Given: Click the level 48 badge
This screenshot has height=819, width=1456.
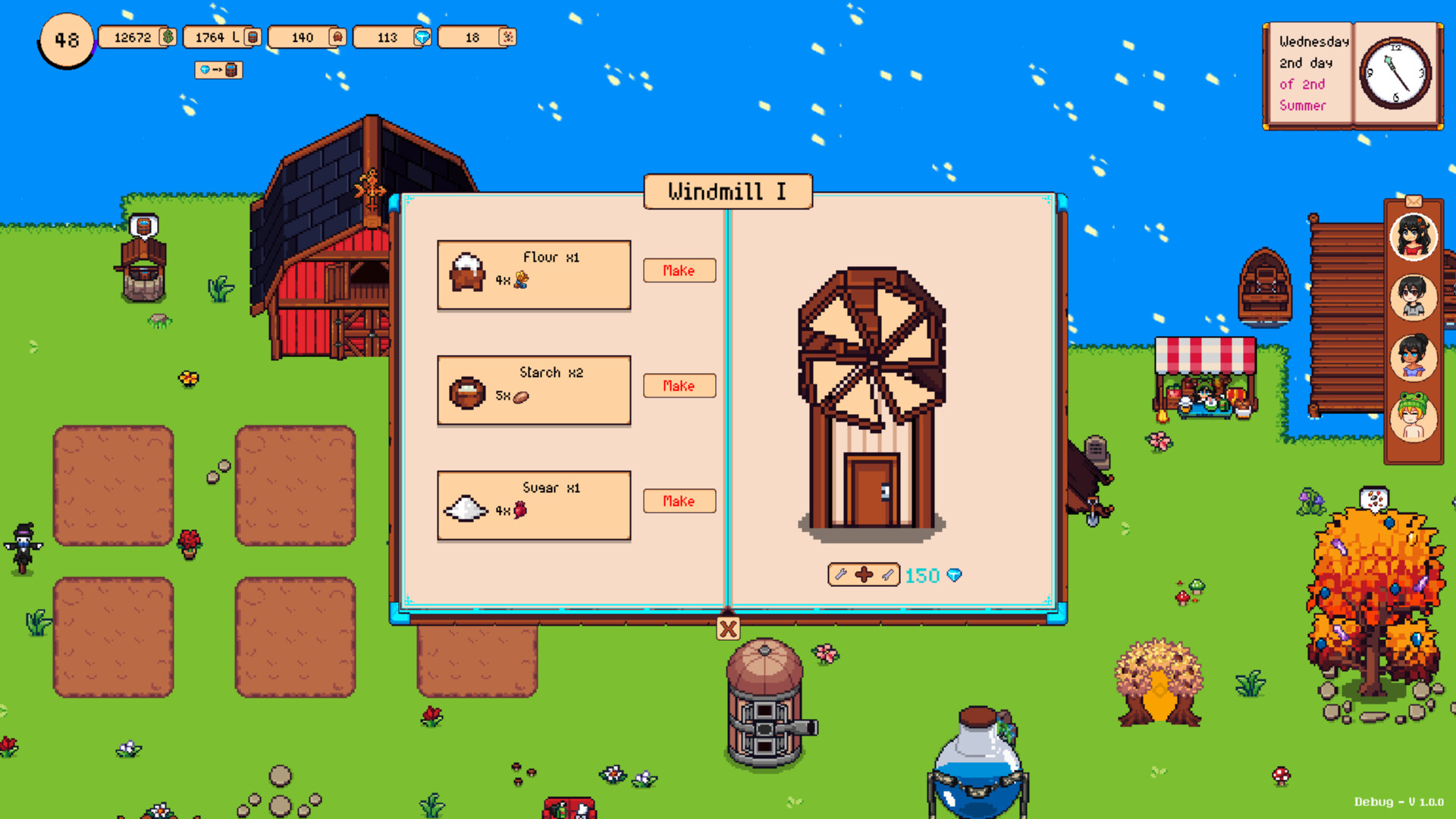Looking at the screenshot, I should coord(65,41).
